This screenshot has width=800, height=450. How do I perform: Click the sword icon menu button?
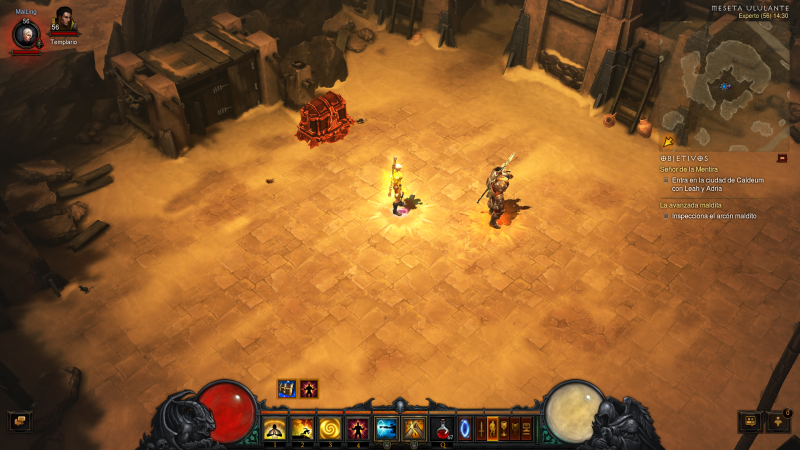[x=479, y=429]
